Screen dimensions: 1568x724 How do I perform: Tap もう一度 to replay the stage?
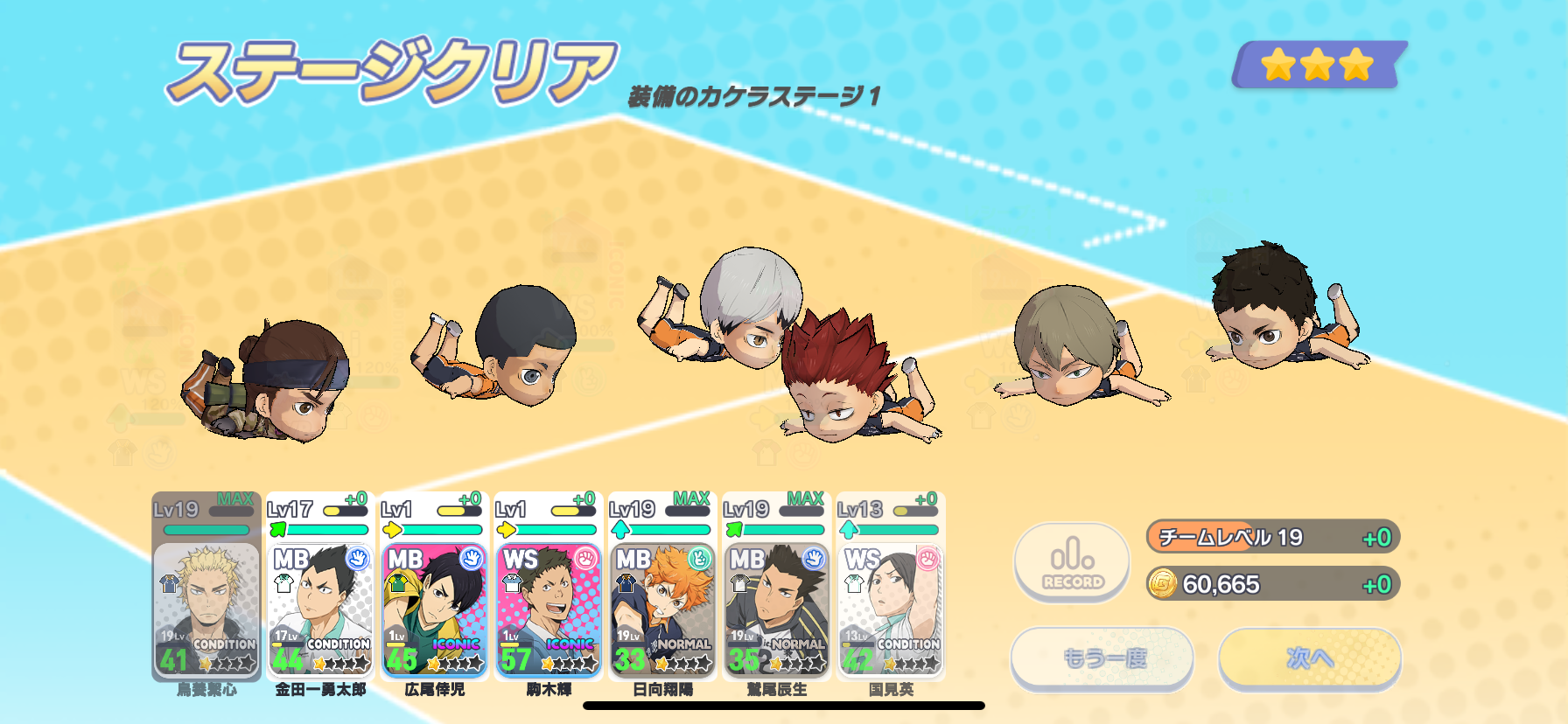coord(1102,658)
